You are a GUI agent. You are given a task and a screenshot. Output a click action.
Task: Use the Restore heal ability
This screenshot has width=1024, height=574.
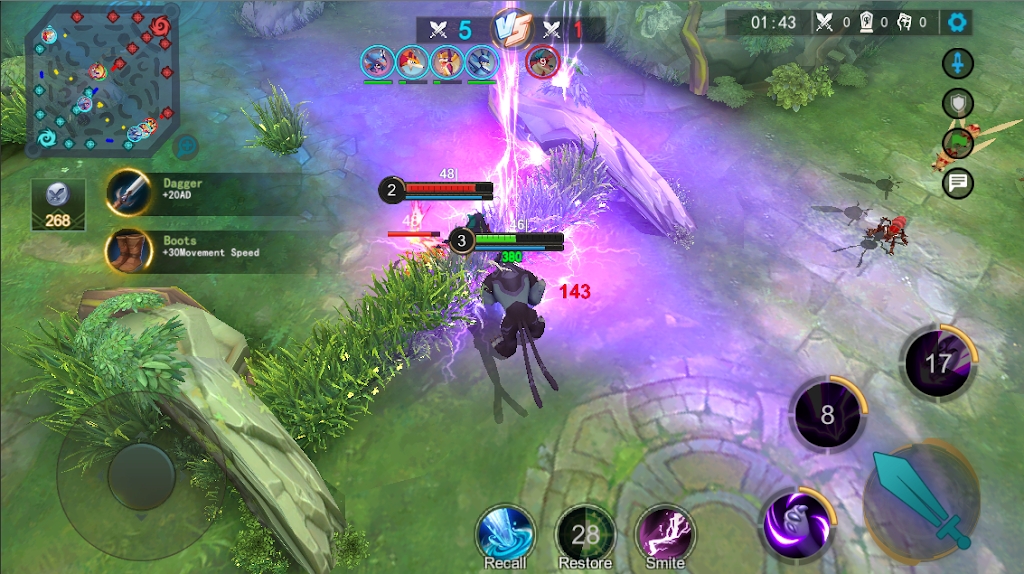(x=585, y=532)
